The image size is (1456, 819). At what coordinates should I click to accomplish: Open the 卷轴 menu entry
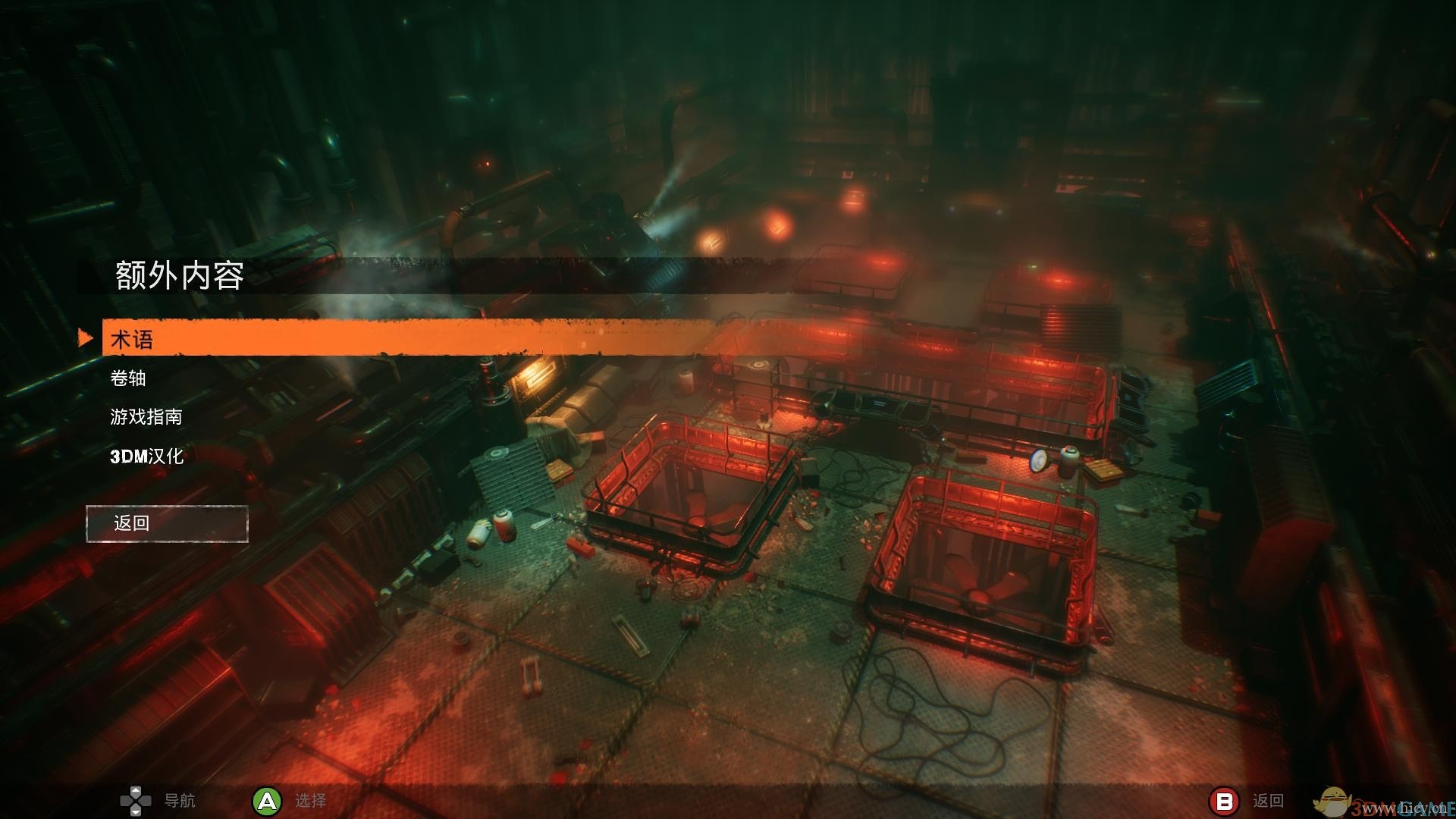click(128, 378)
